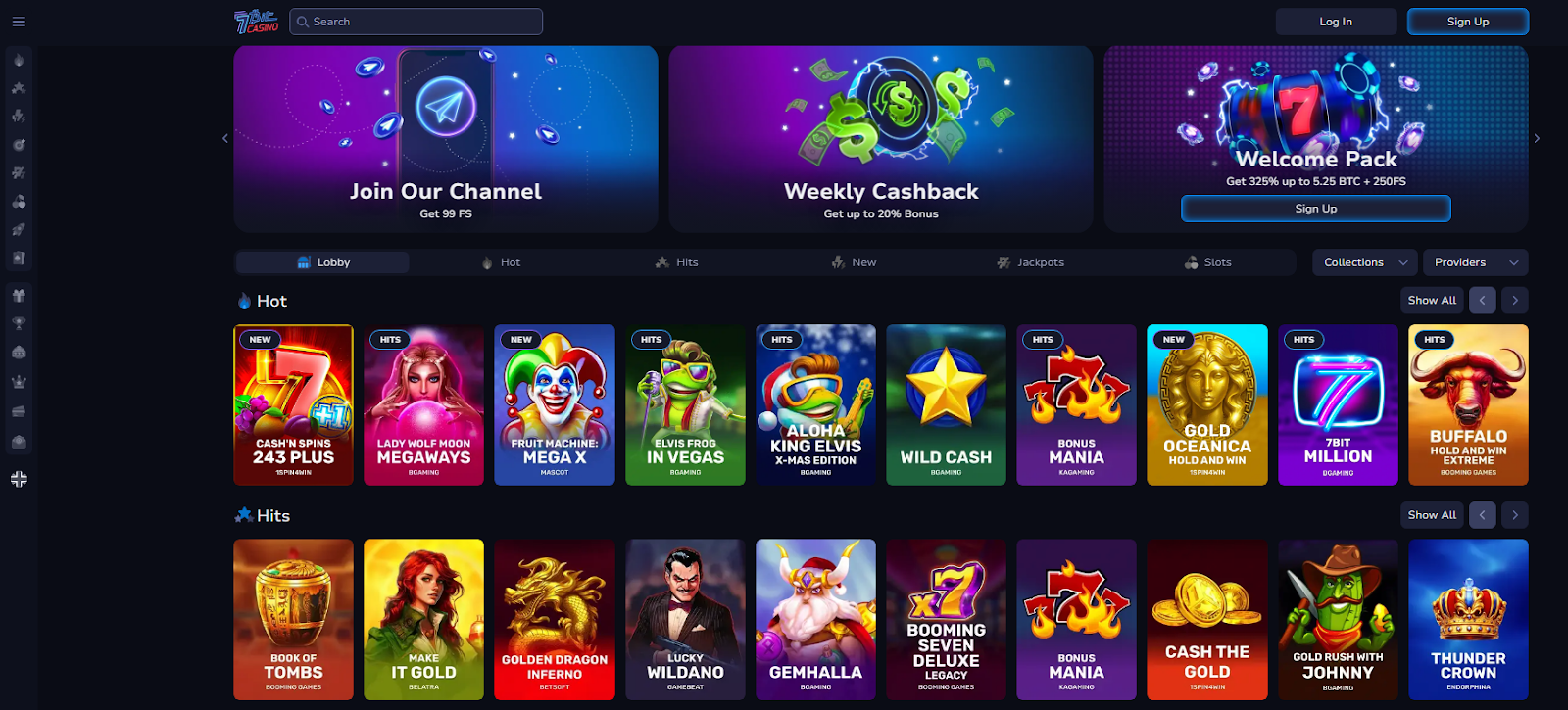Open the Wild Cash game thumbnail

coord(946,404)
